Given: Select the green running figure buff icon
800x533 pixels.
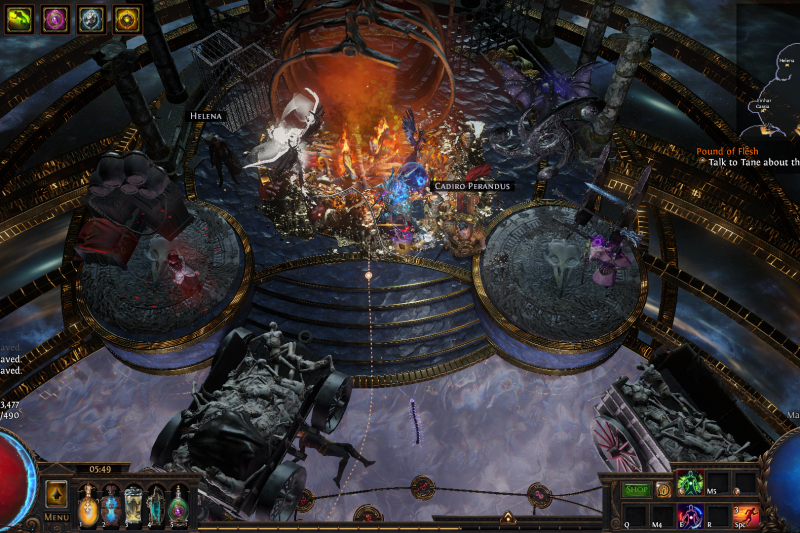Looking at the screenshot, I should (20, 19).
